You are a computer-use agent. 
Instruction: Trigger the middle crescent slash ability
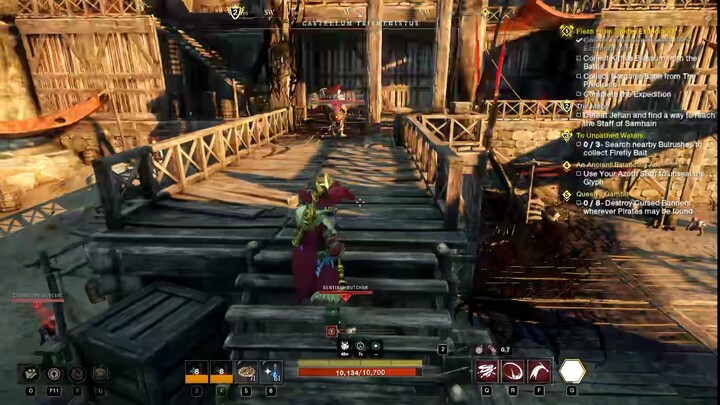click(x=513, y=371)
